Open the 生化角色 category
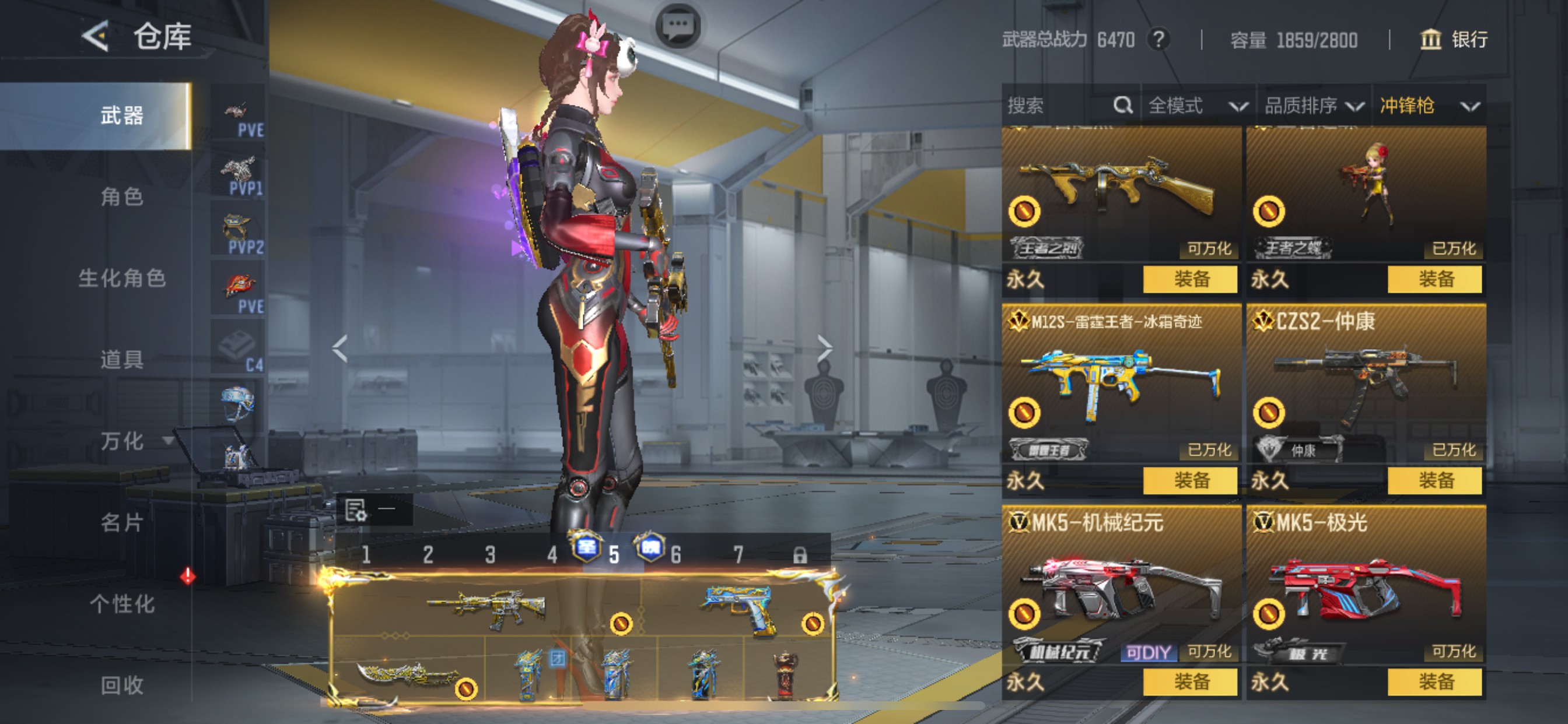 (122, 278)
